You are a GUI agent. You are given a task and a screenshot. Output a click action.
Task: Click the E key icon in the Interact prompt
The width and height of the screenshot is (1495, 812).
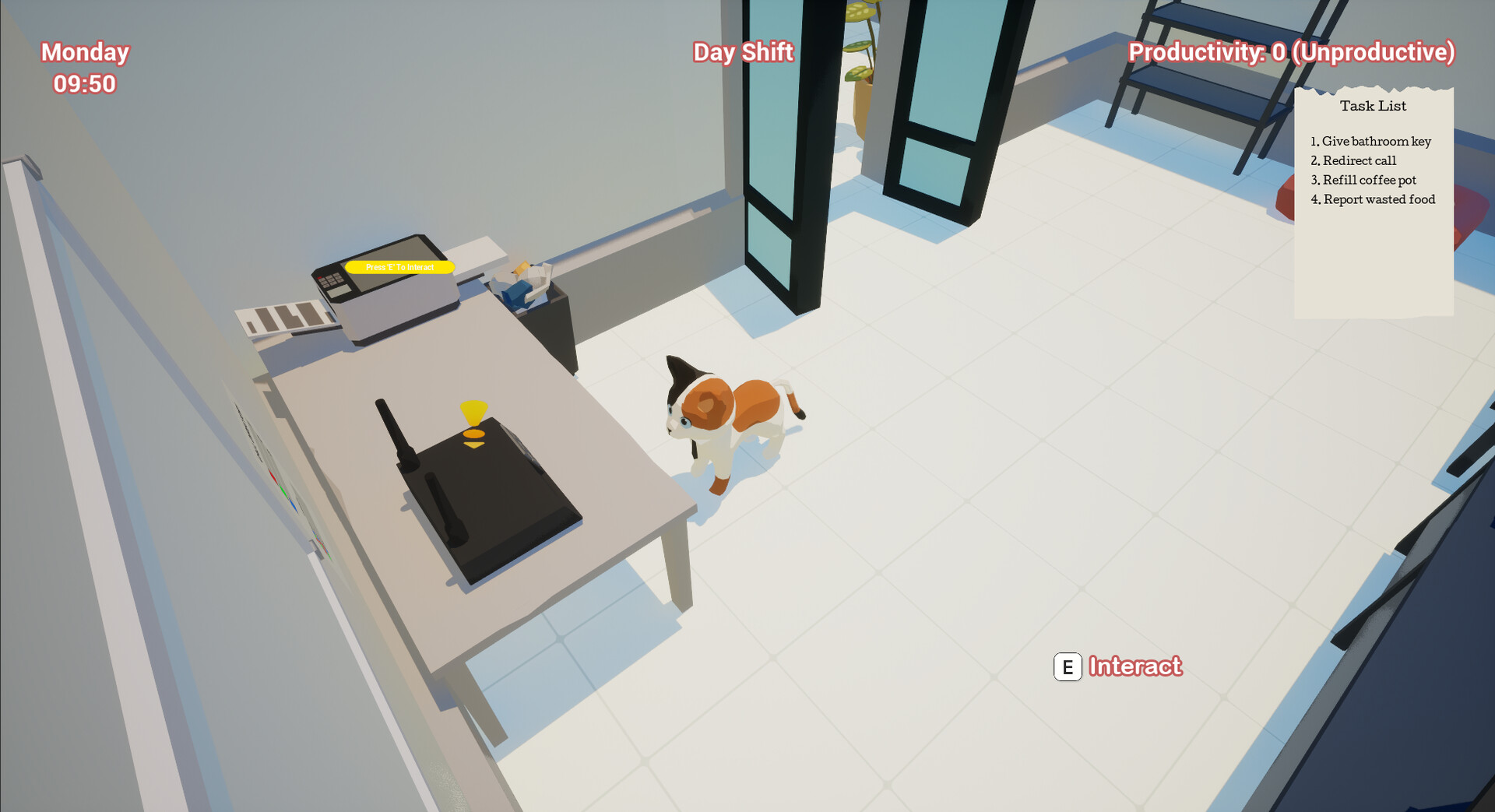click(1068, 667)
